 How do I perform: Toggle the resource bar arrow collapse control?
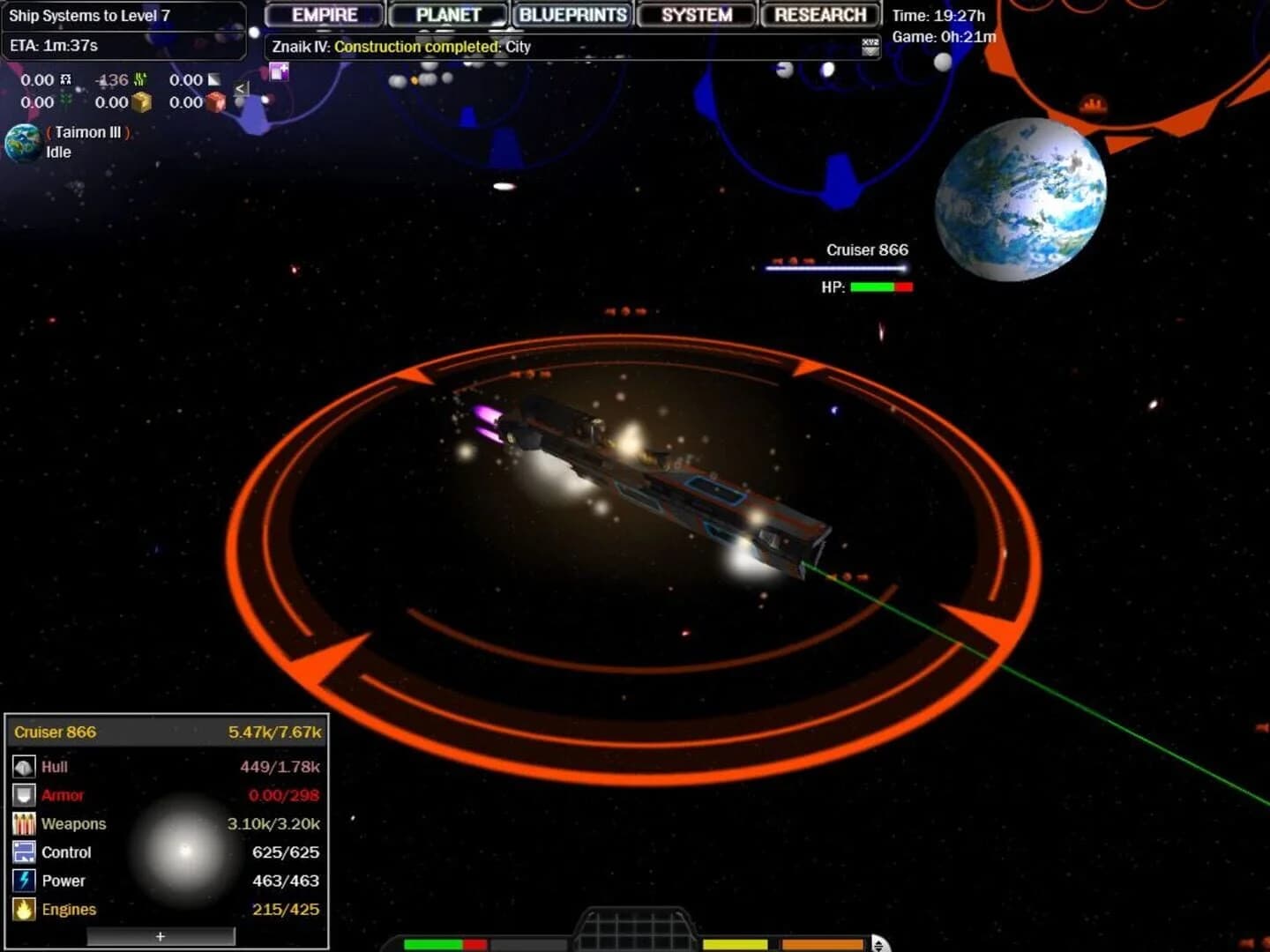tap(240, 89)
